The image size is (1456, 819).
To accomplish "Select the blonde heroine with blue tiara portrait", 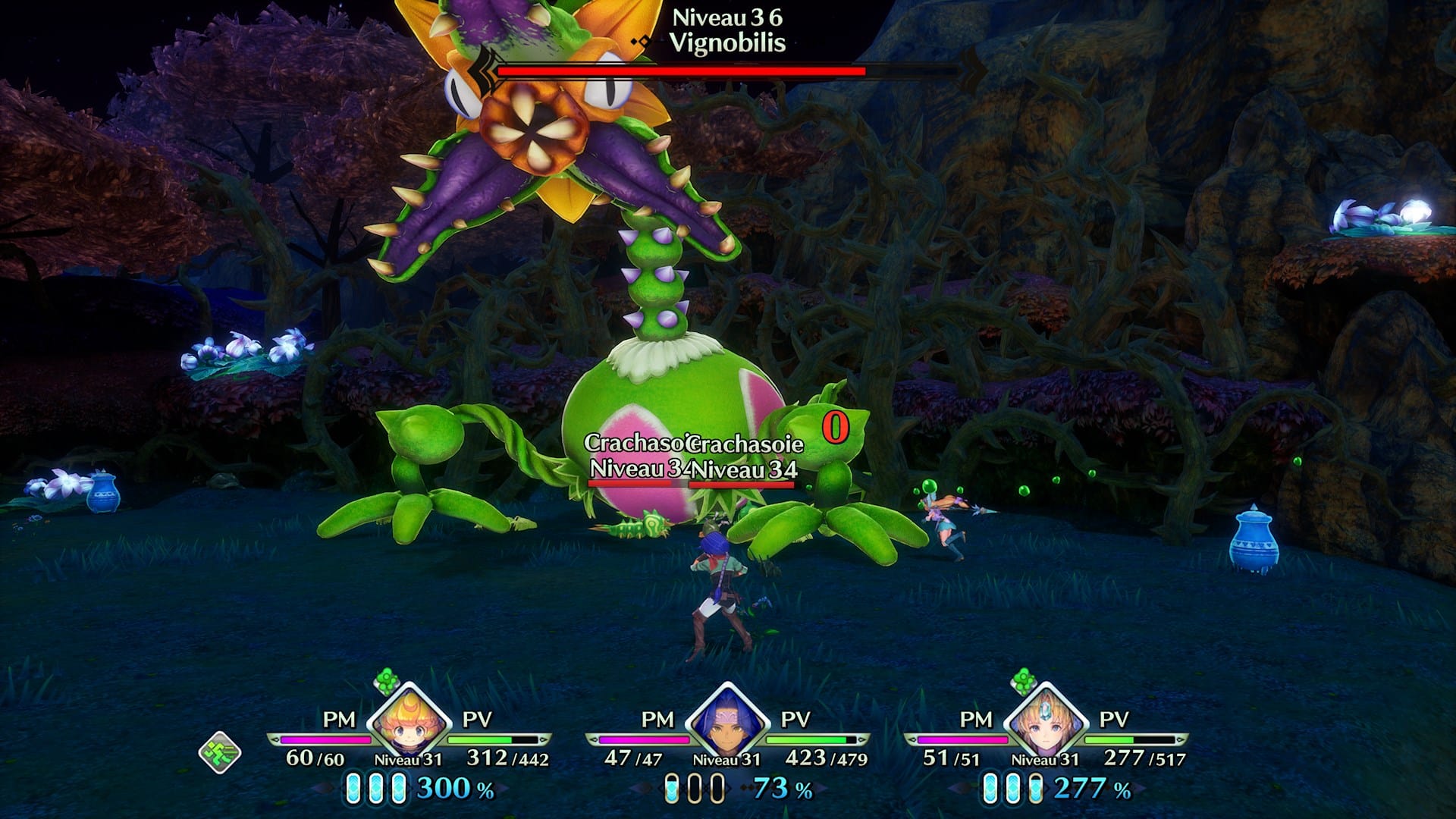I will pos(1045,722).
